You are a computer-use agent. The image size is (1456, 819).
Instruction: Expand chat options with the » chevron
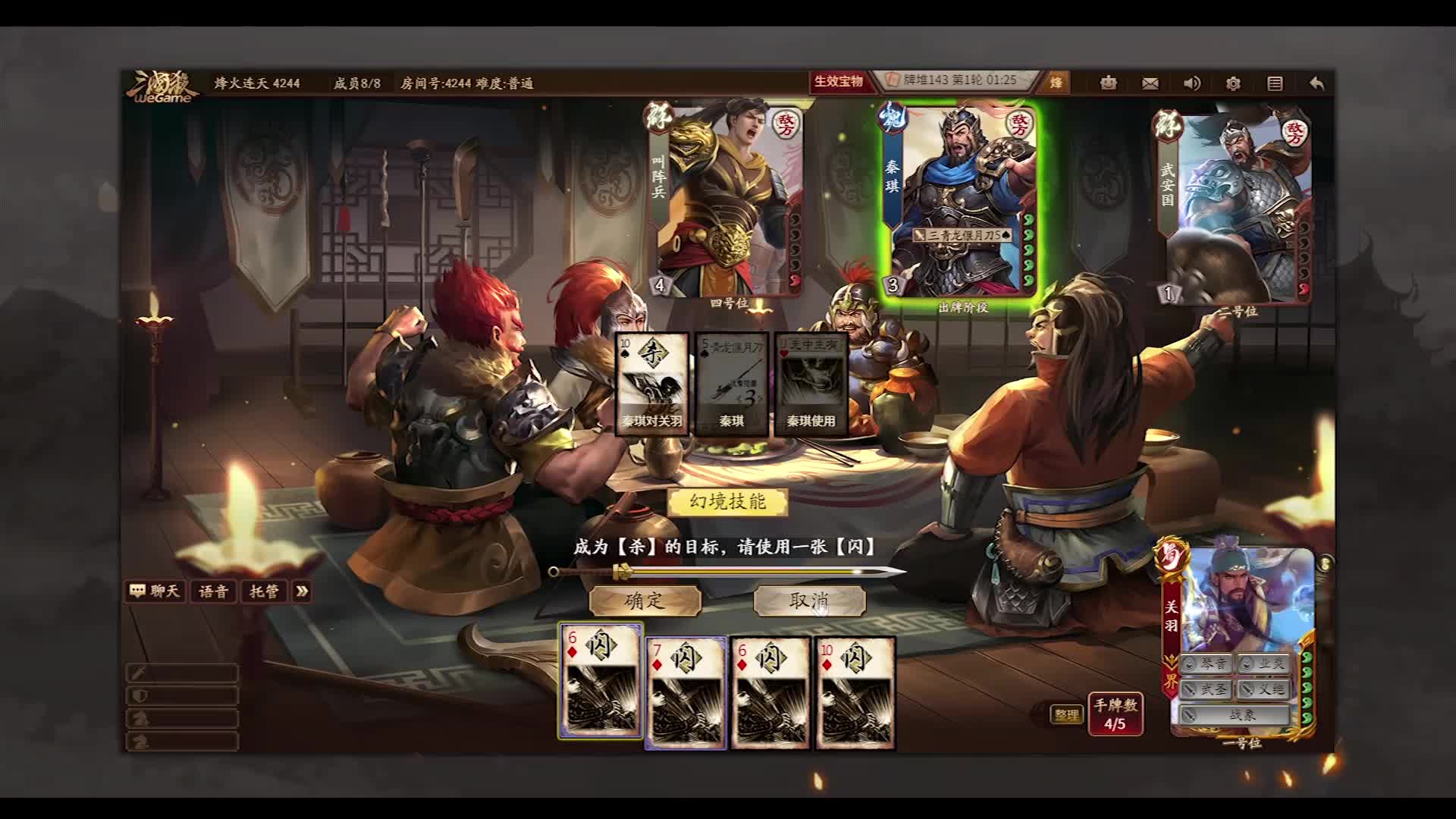pyautogui.click(x=302, y=592)
